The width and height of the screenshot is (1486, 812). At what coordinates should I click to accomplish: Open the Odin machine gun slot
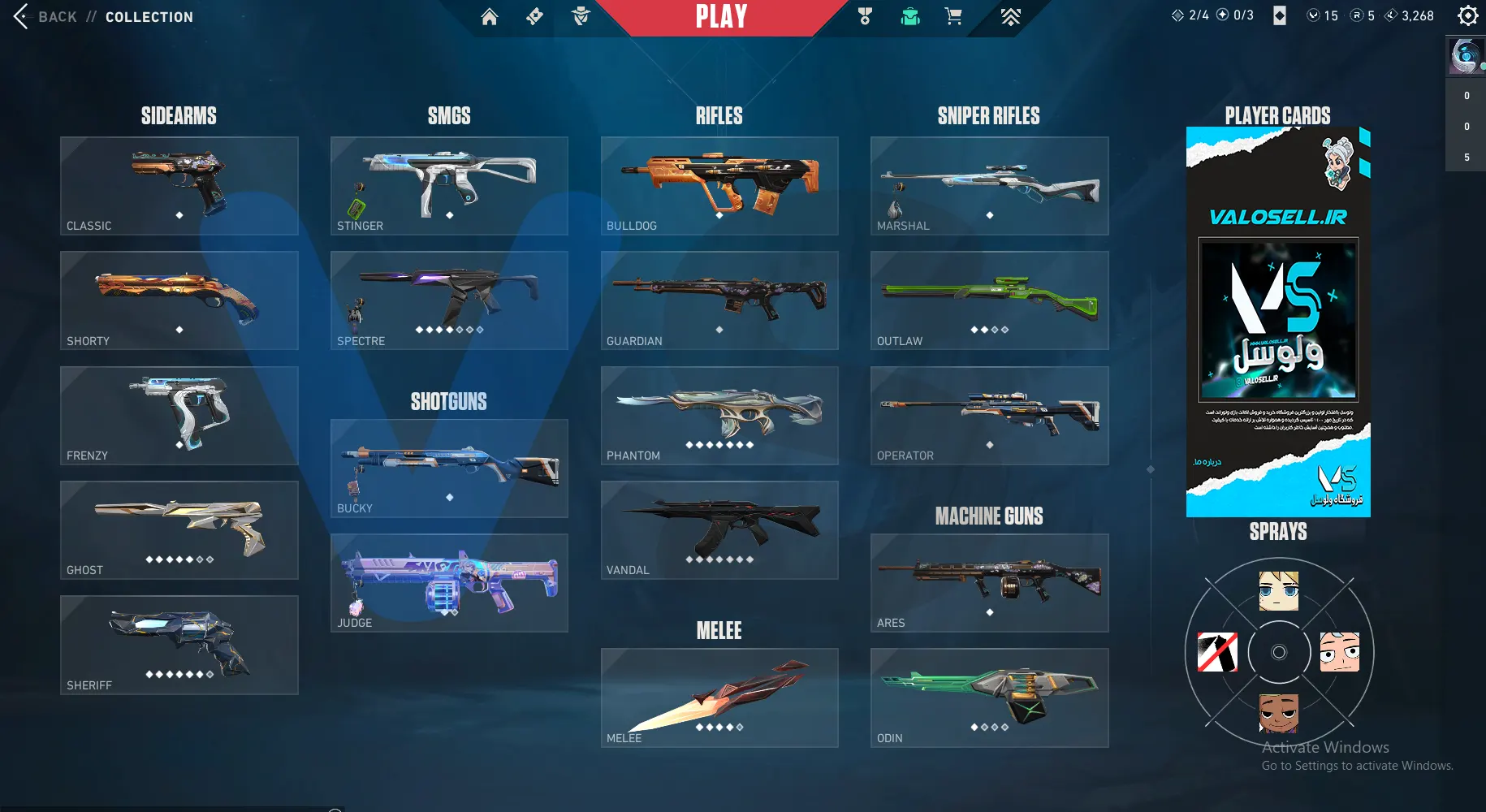point(989,698)
